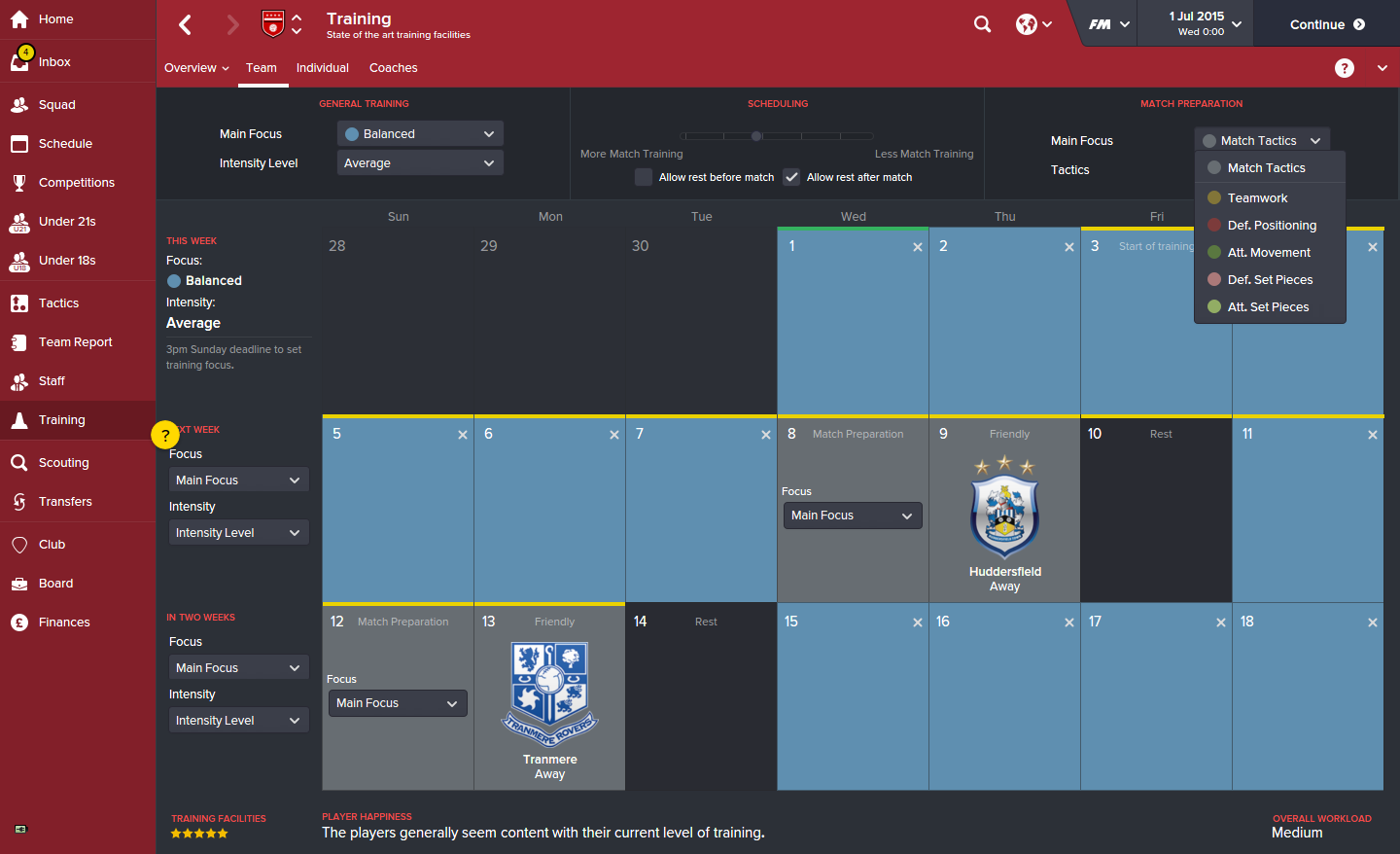Image resolution: width=1400 pixels, height=854 pixels.
Task: Open the search magnifier in the top bar
Action: point(982,23)
